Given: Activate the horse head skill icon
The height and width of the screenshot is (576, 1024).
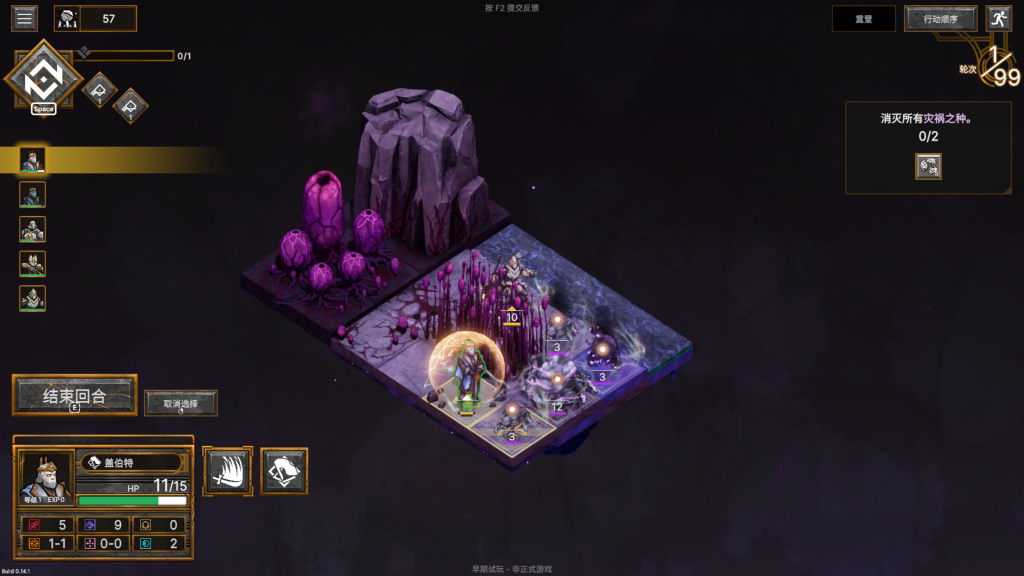Looking at the screenshot, I should (285, 470).
